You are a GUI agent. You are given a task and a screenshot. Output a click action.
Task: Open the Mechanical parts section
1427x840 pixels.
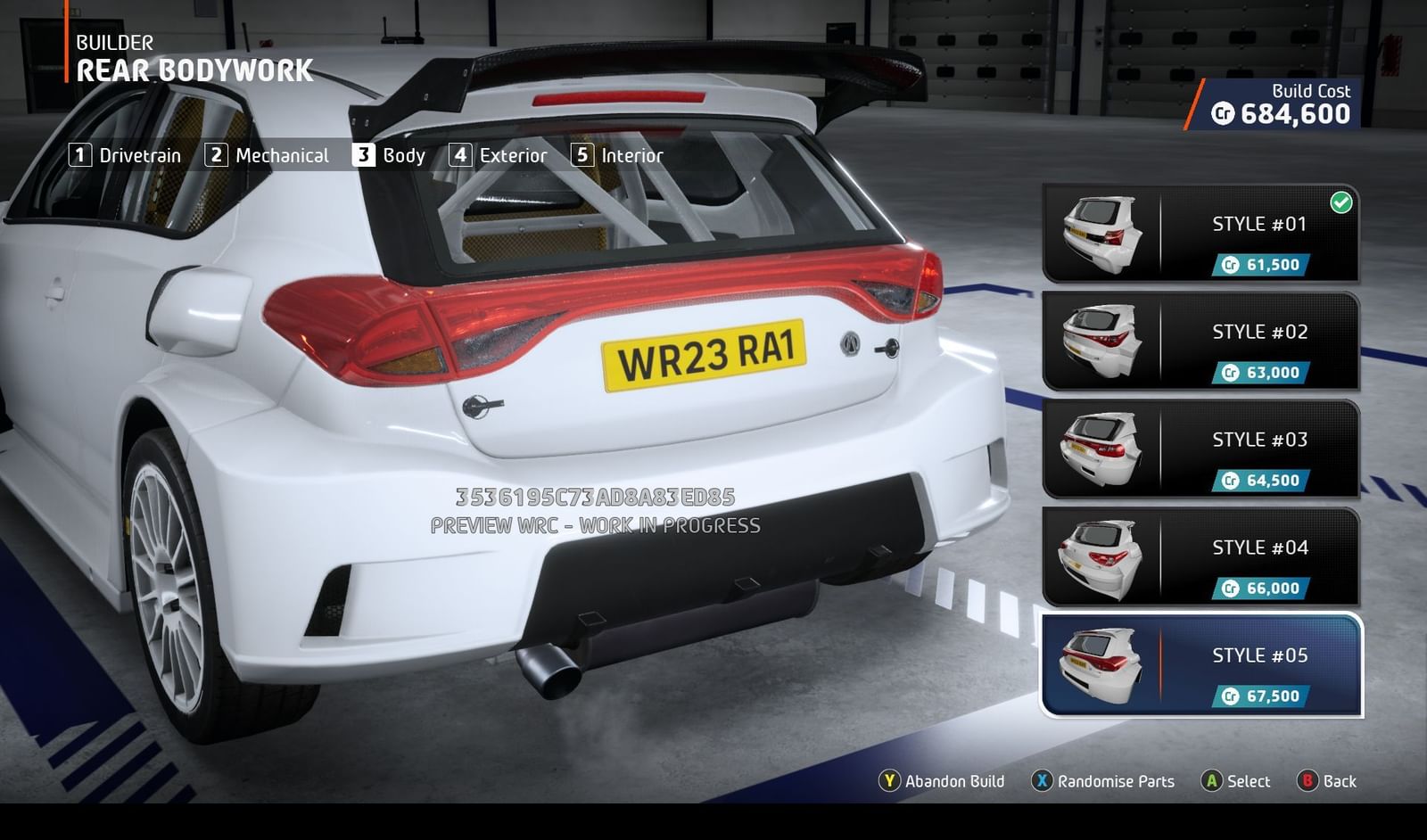coord(281,155)
